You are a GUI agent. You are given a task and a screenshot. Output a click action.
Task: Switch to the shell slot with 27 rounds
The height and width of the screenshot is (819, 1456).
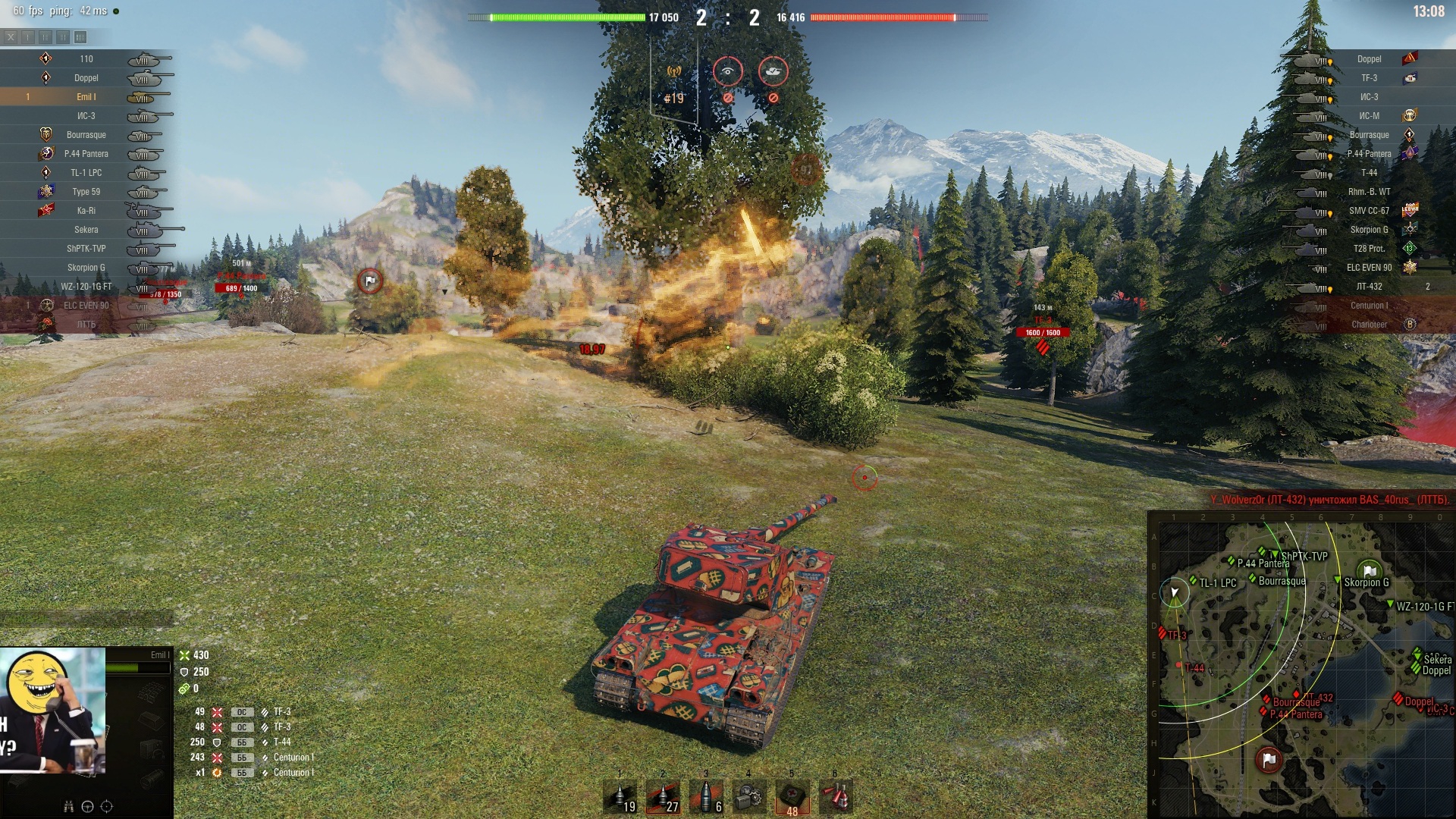click(x=663, y=798)
